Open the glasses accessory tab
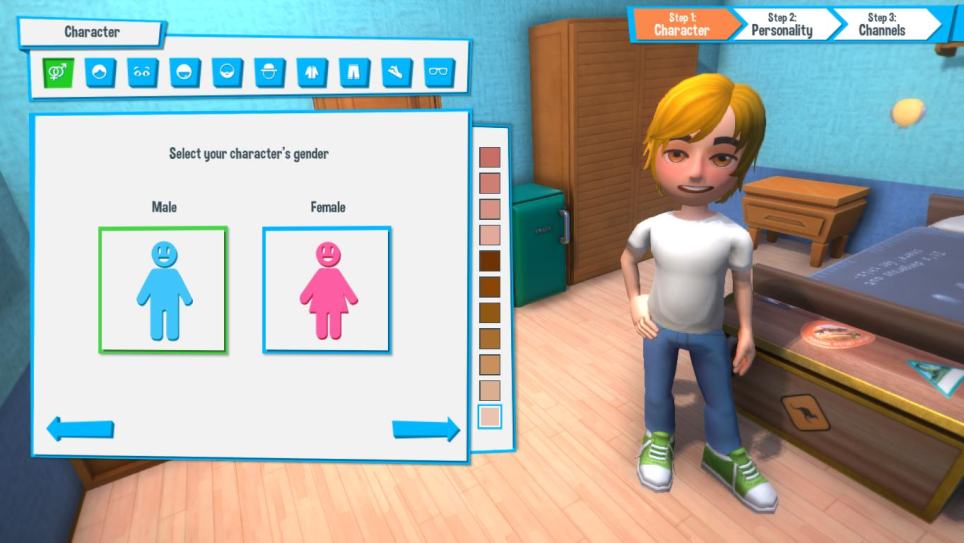 pyautogui.click(x=439, y=72)
